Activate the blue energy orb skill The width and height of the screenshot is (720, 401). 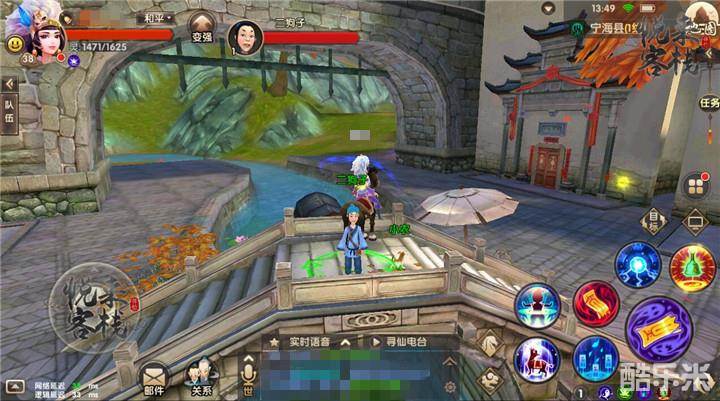[x=637, y=265]
